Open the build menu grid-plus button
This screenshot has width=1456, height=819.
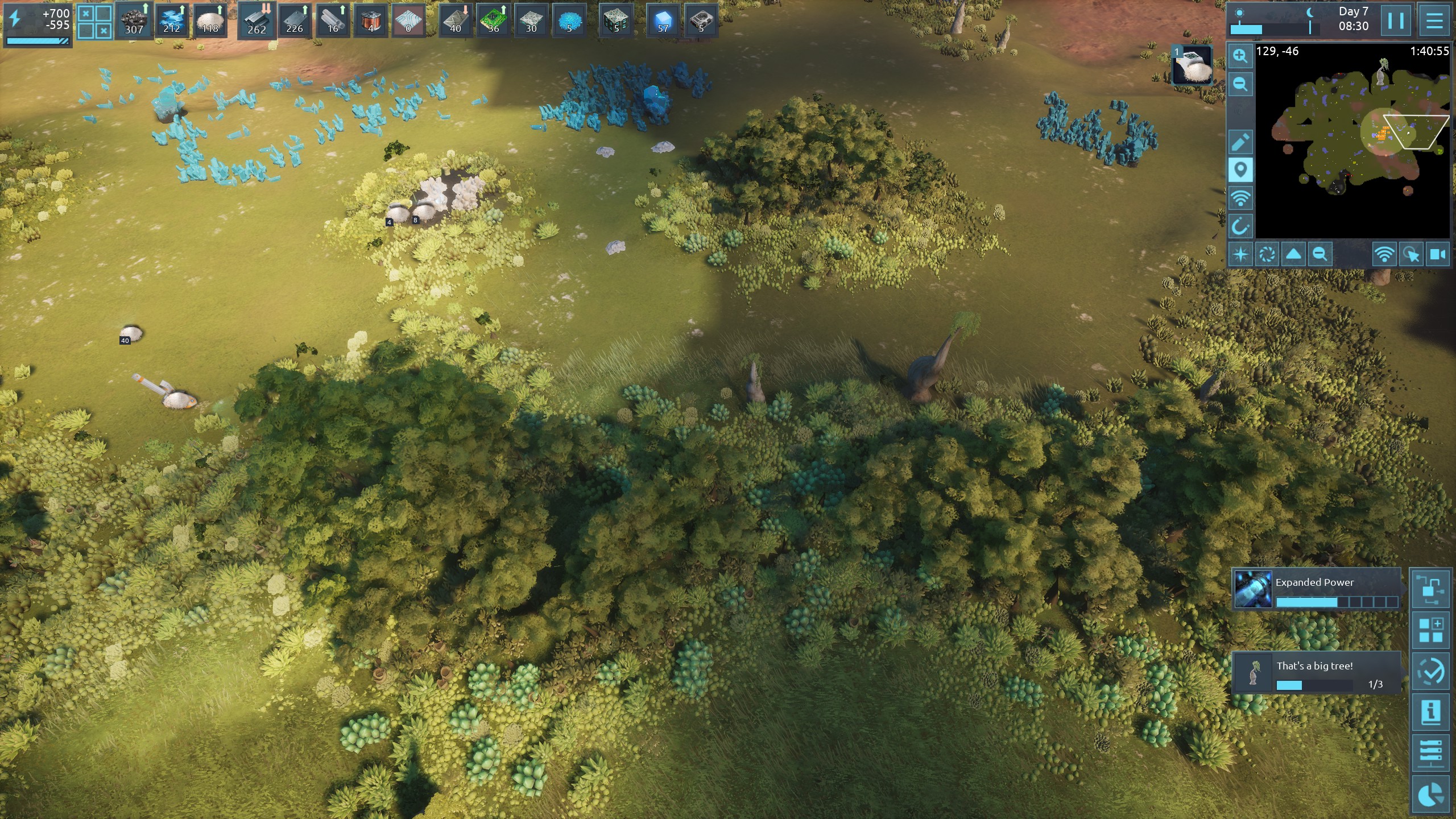click(x=1430, y=630)
